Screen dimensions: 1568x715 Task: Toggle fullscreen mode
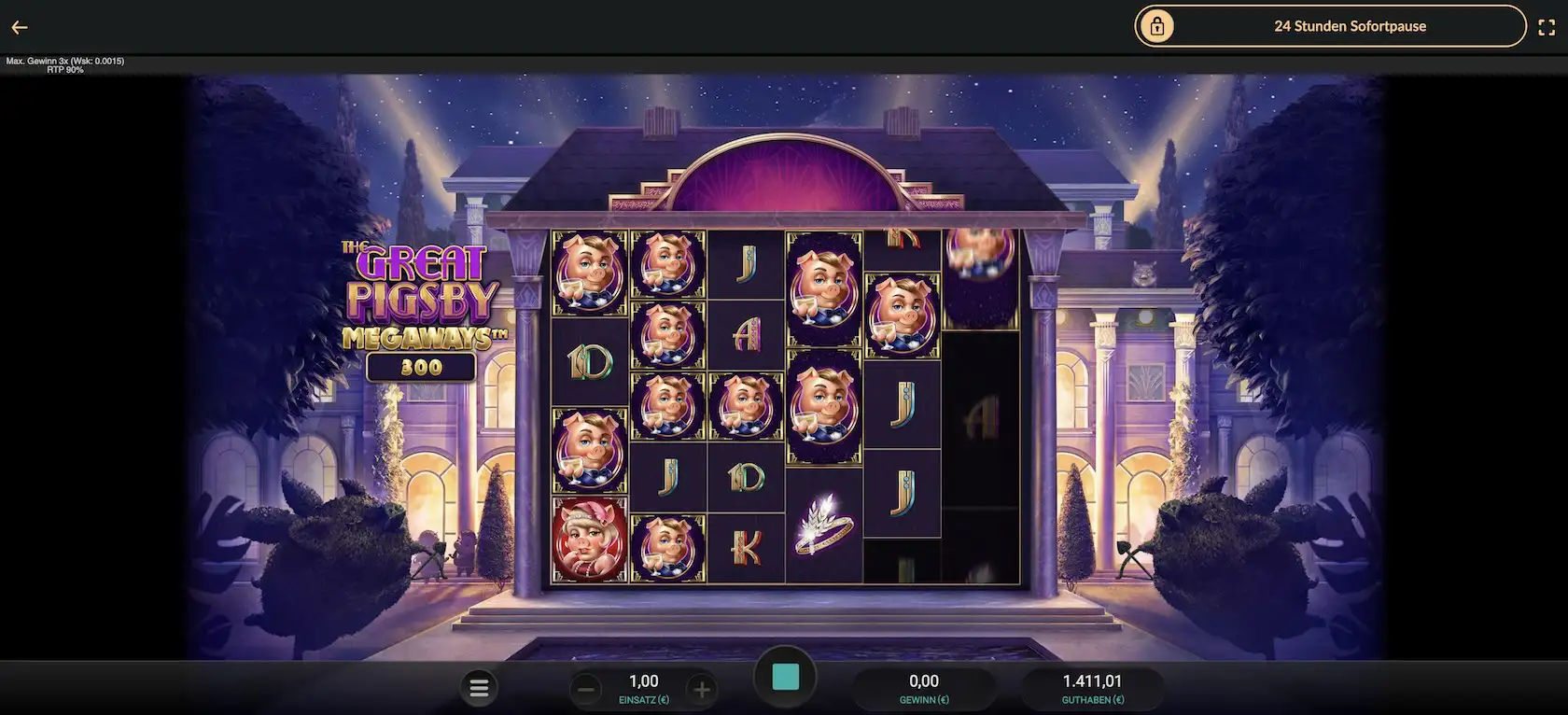pyautogui.click(x=1546, y=27)
